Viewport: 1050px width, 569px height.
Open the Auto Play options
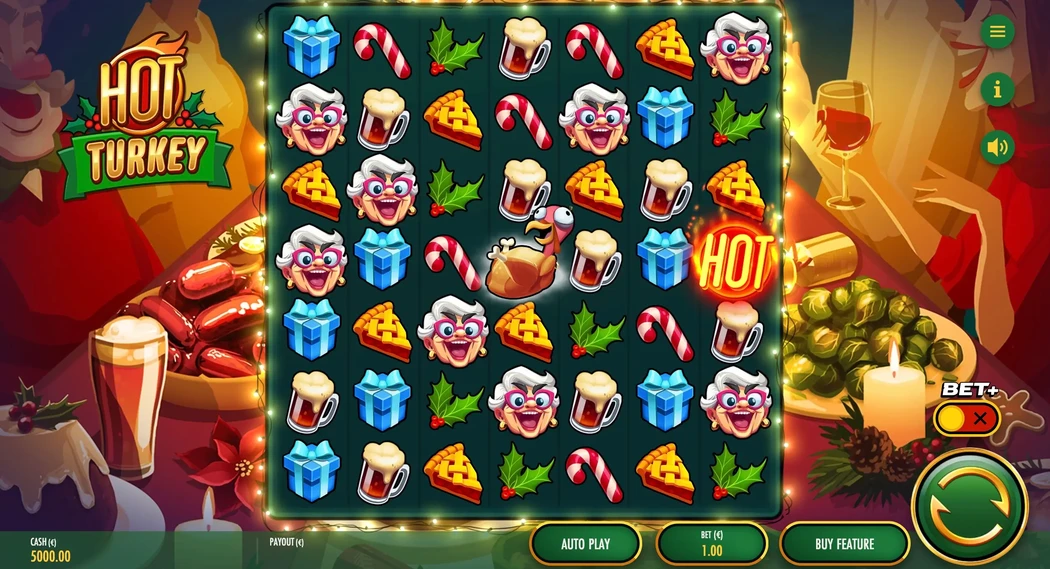pyautogui.click(x=585, y=544)
